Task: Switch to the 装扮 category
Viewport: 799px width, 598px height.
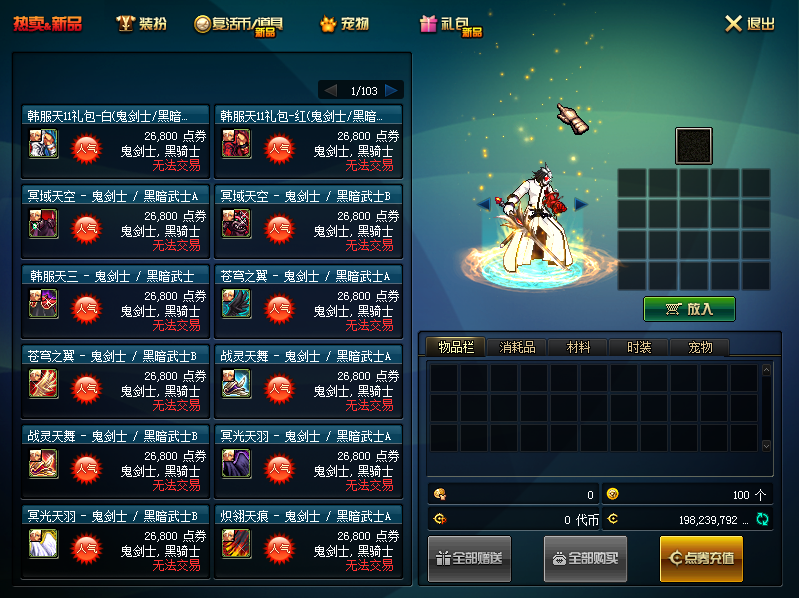Action: pos(141,23)
